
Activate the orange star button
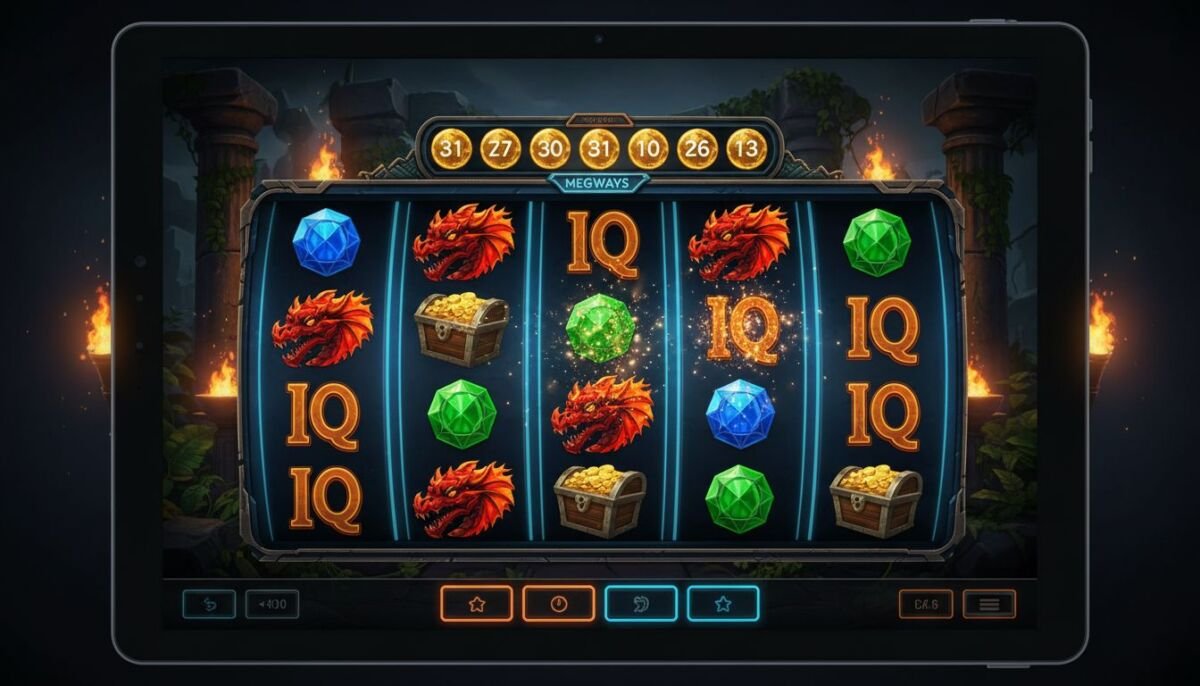coord(476,604)
